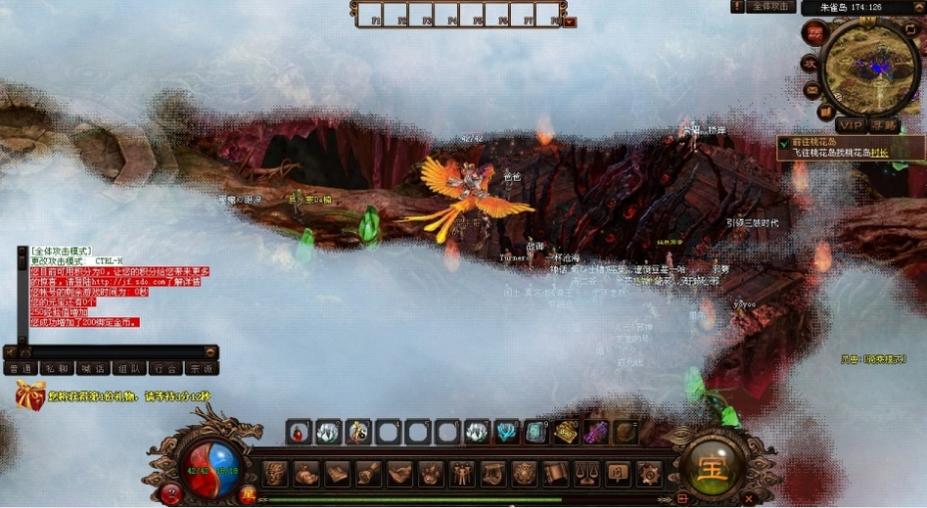
Task: Choose the 行会 guild chat tab
Action: click(165, 368)
